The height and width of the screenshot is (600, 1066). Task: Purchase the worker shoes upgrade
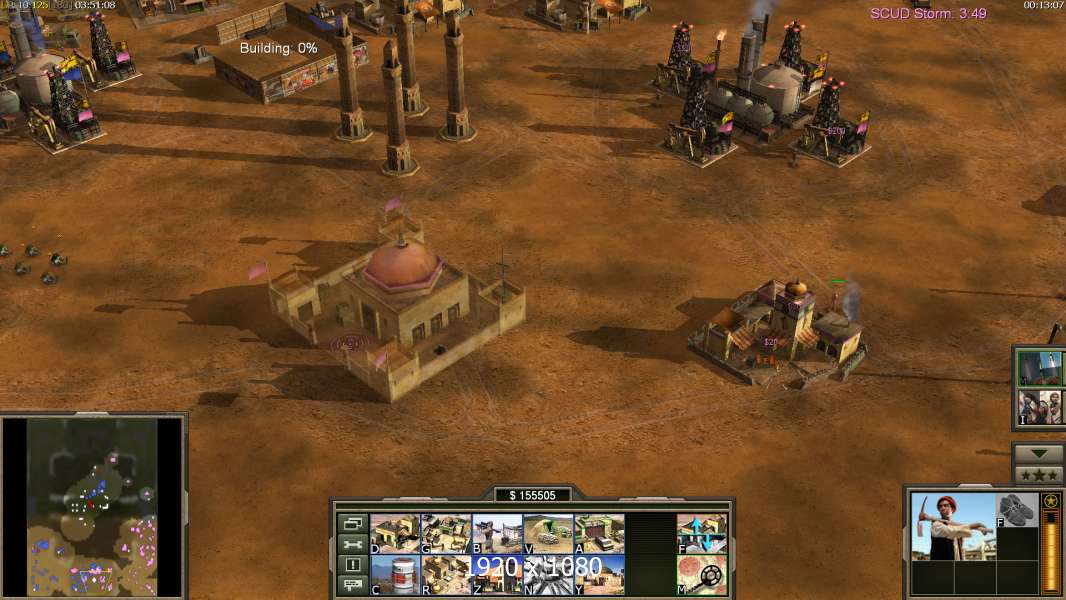(x=1018, y=510)
